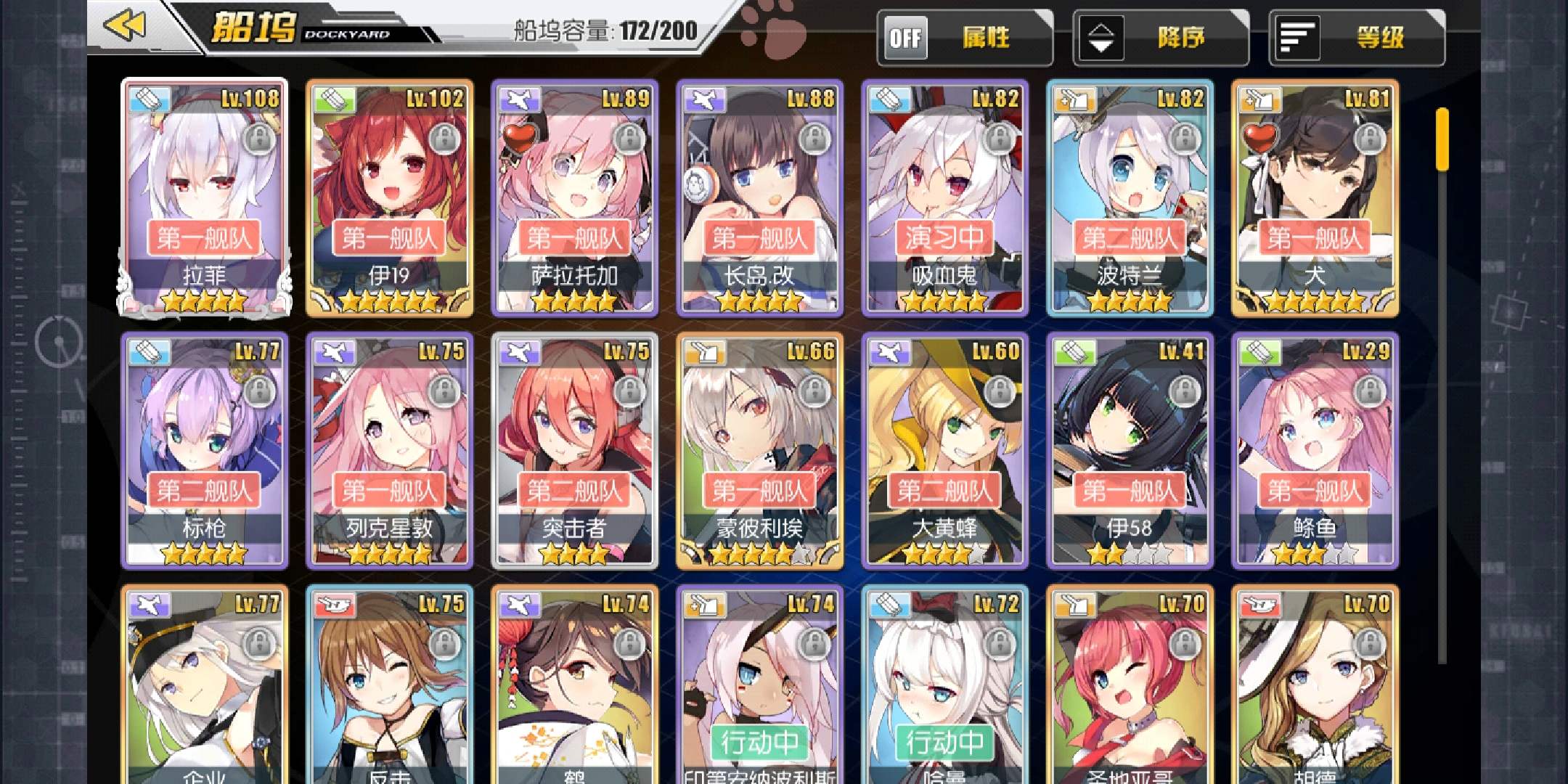Select the 犬 Lv.81 ship card
Screen dimensions: 1568x784
(1315, 197)
